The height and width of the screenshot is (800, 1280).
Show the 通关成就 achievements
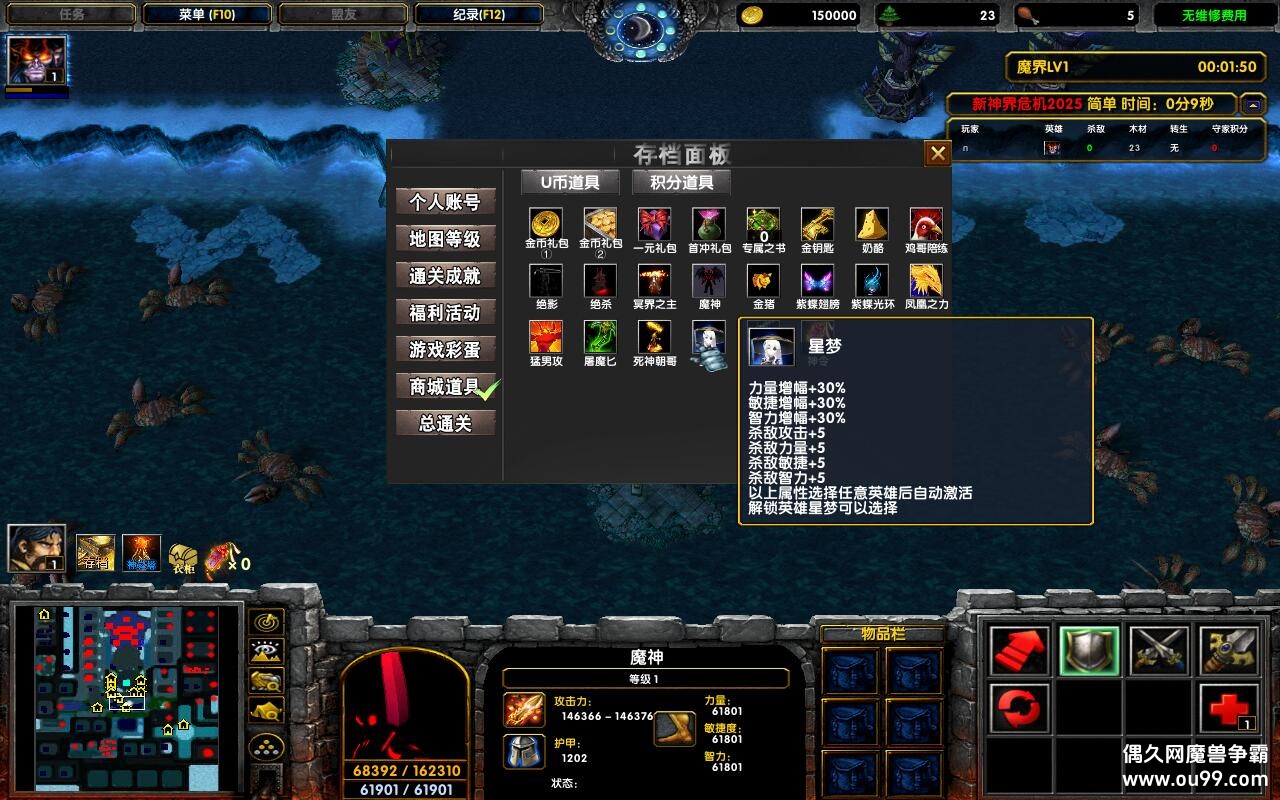click(445, 276)
